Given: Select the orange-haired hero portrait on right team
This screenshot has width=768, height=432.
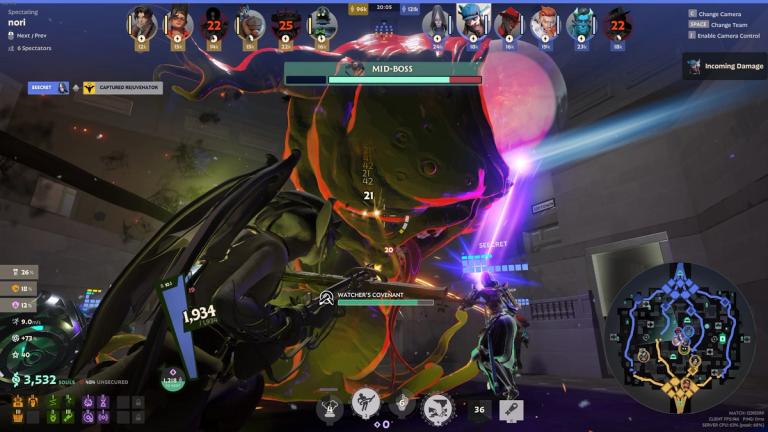Looking at the screenshot, I should tap(544, 22).
